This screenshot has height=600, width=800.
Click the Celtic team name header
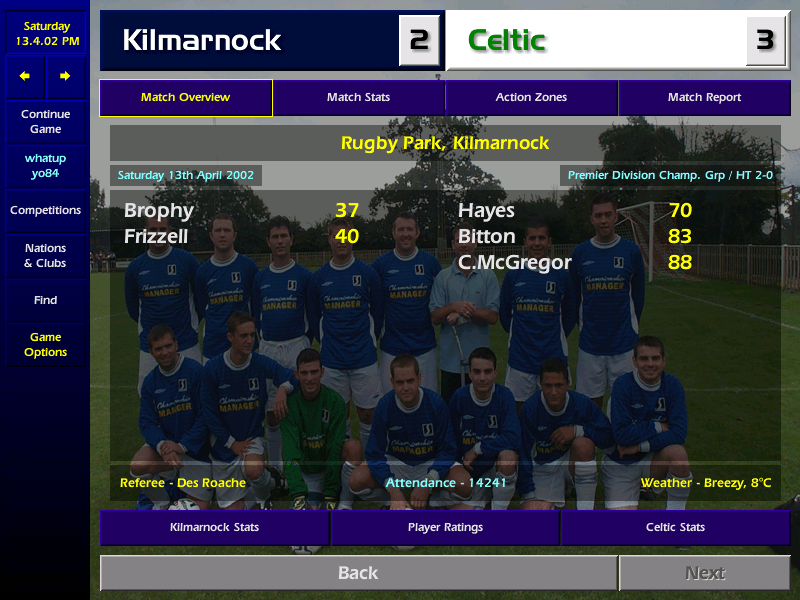[x=507, y=41]
